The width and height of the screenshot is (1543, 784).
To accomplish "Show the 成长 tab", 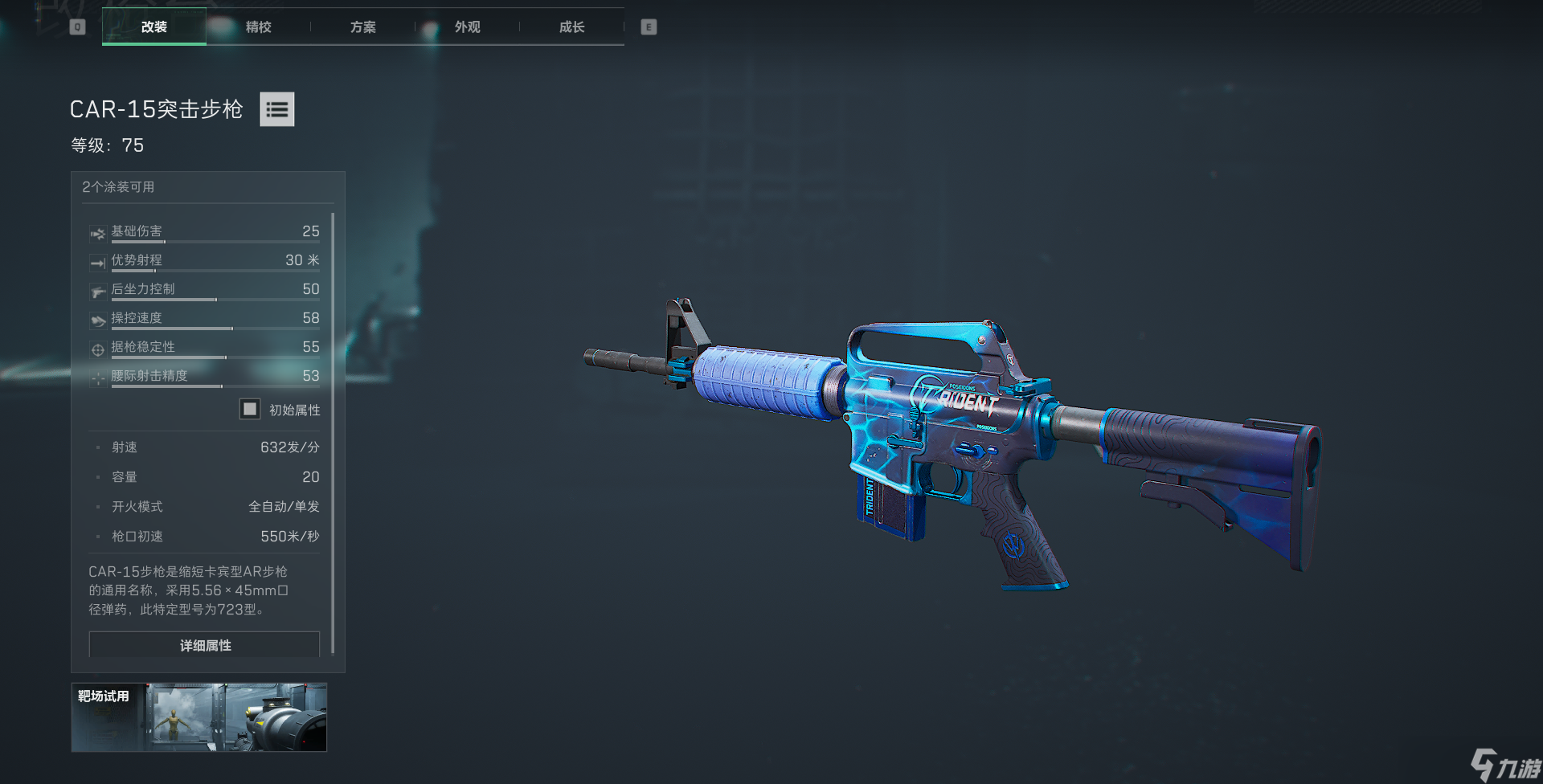I will pos(571,27).
